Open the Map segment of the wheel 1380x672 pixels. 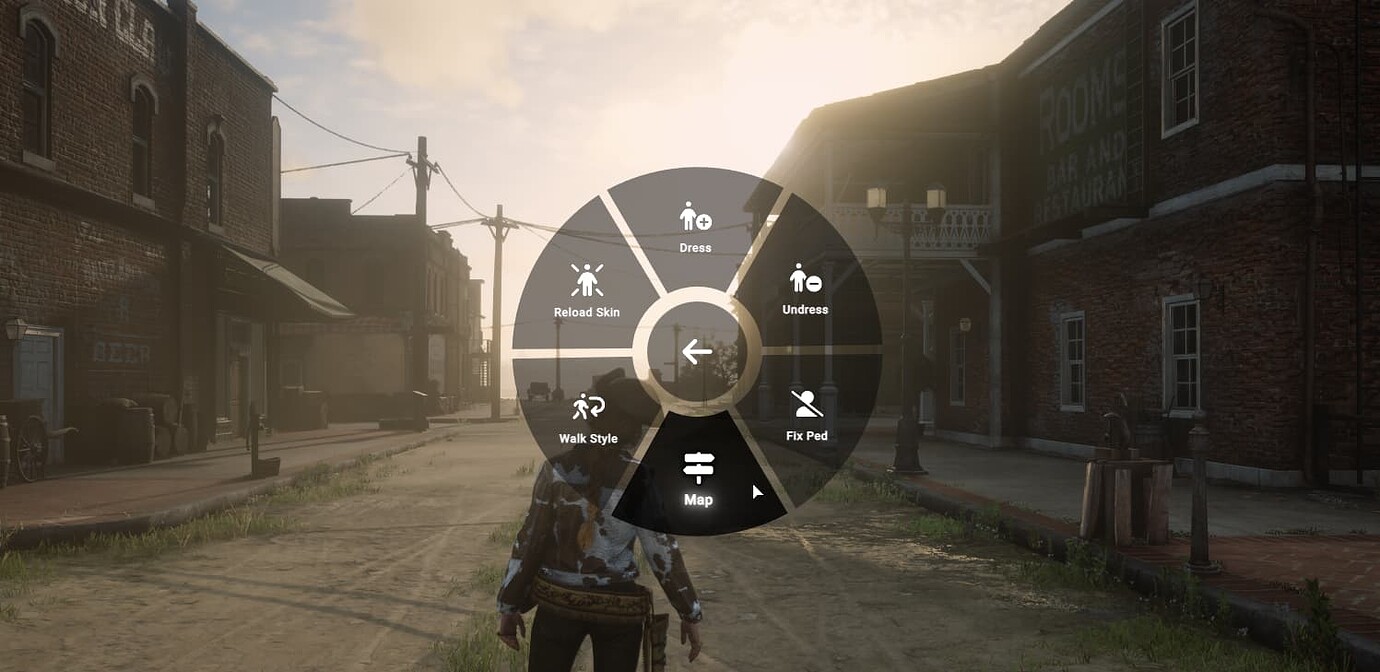[x=698, y=478]
